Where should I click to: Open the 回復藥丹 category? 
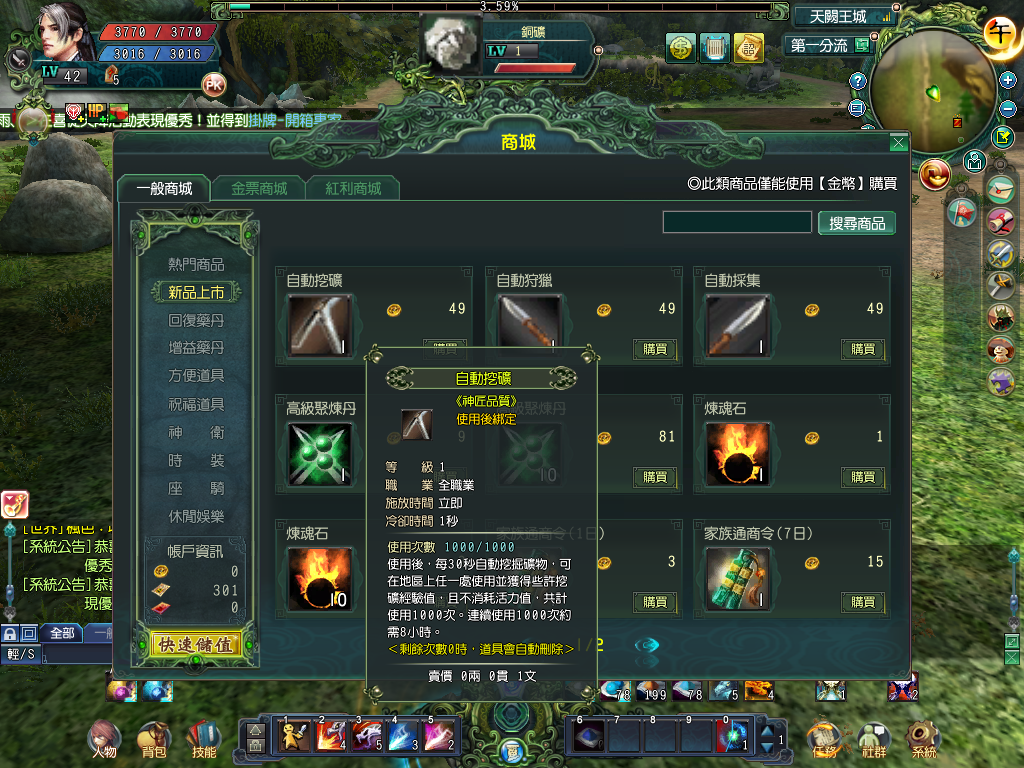196,321
